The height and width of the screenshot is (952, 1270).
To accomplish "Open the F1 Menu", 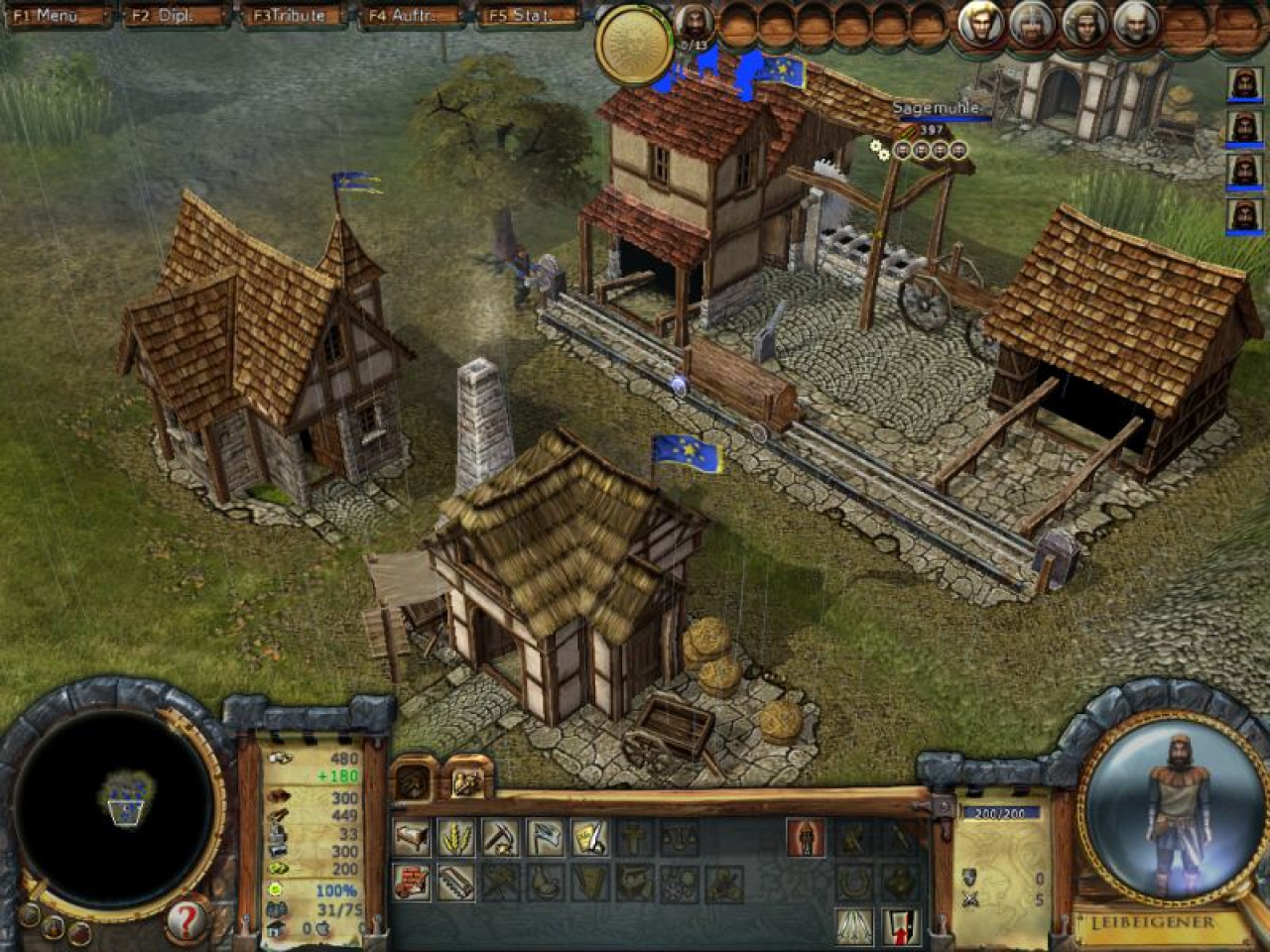I will [x=57, y=16].
